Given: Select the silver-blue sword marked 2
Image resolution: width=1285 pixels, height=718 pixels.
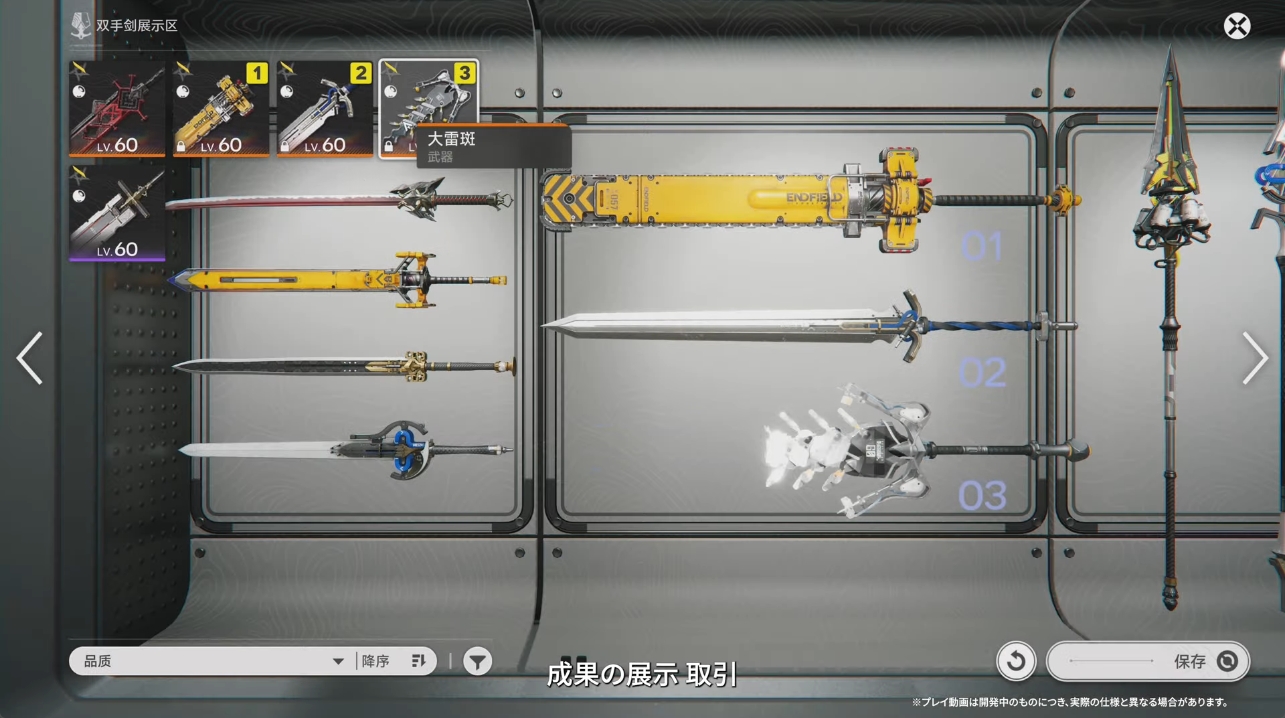Looking at the screenshot, I should tap(324, 108).
